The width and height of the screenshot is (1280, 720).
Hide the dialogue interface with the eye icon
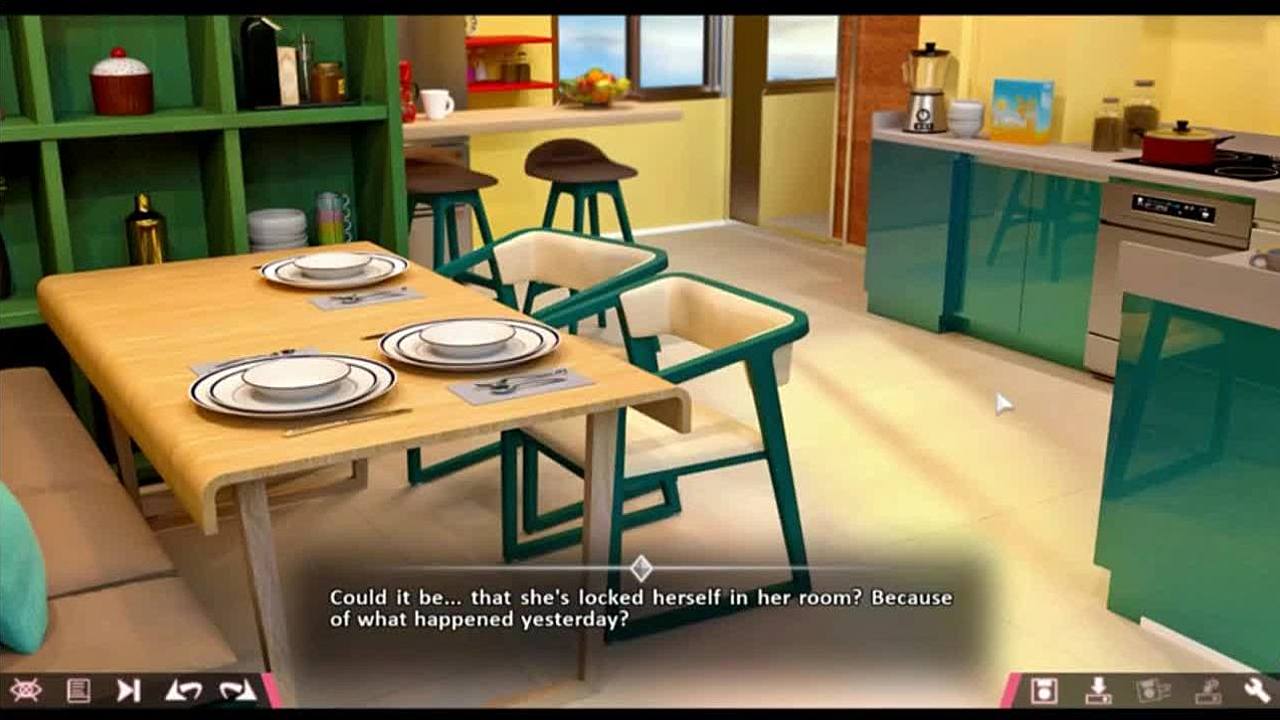click(x=26, y=690)
